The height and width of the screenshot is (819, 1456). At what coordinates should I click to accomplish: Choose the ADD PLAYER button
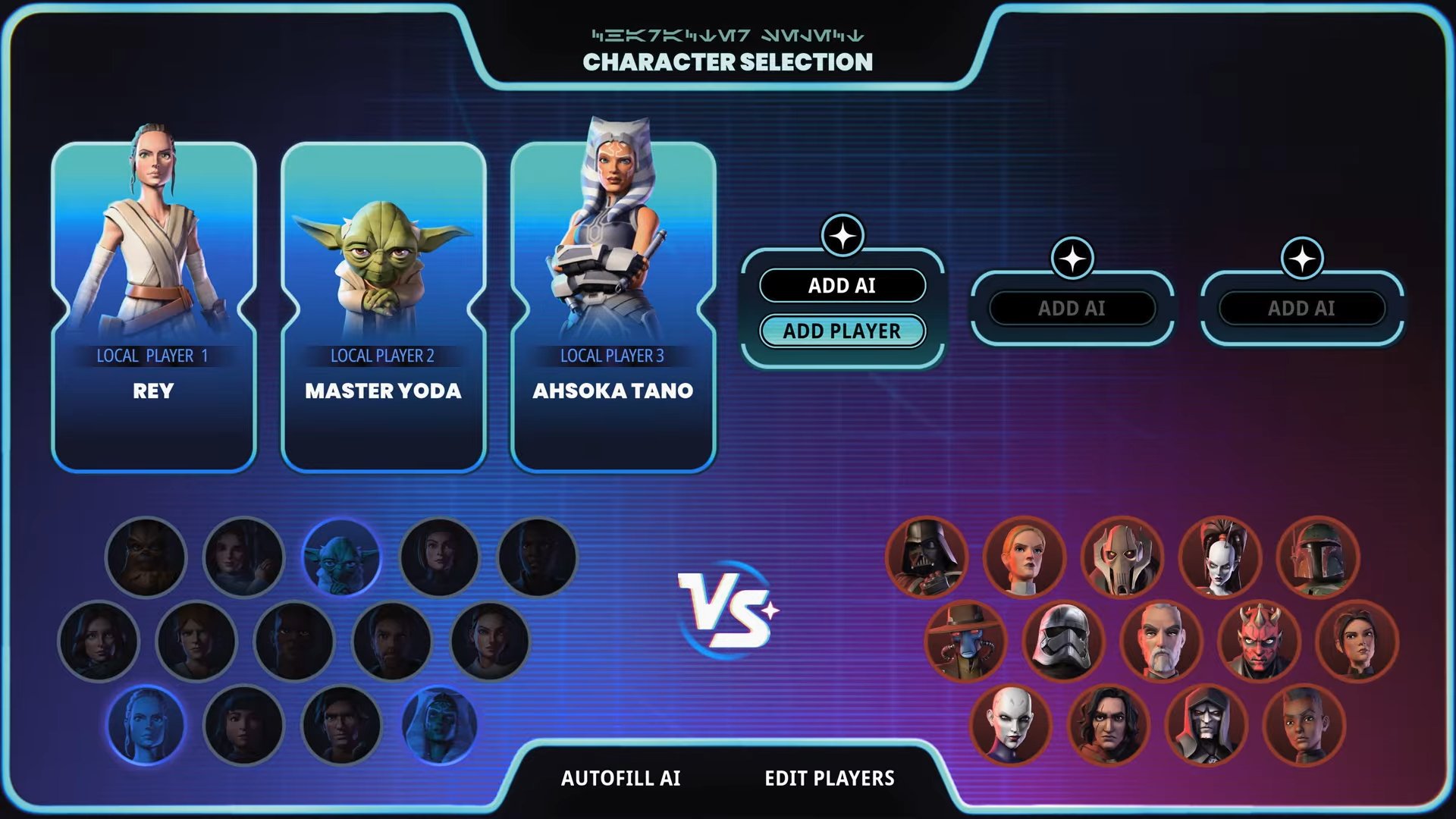click(x=842, y=331)
